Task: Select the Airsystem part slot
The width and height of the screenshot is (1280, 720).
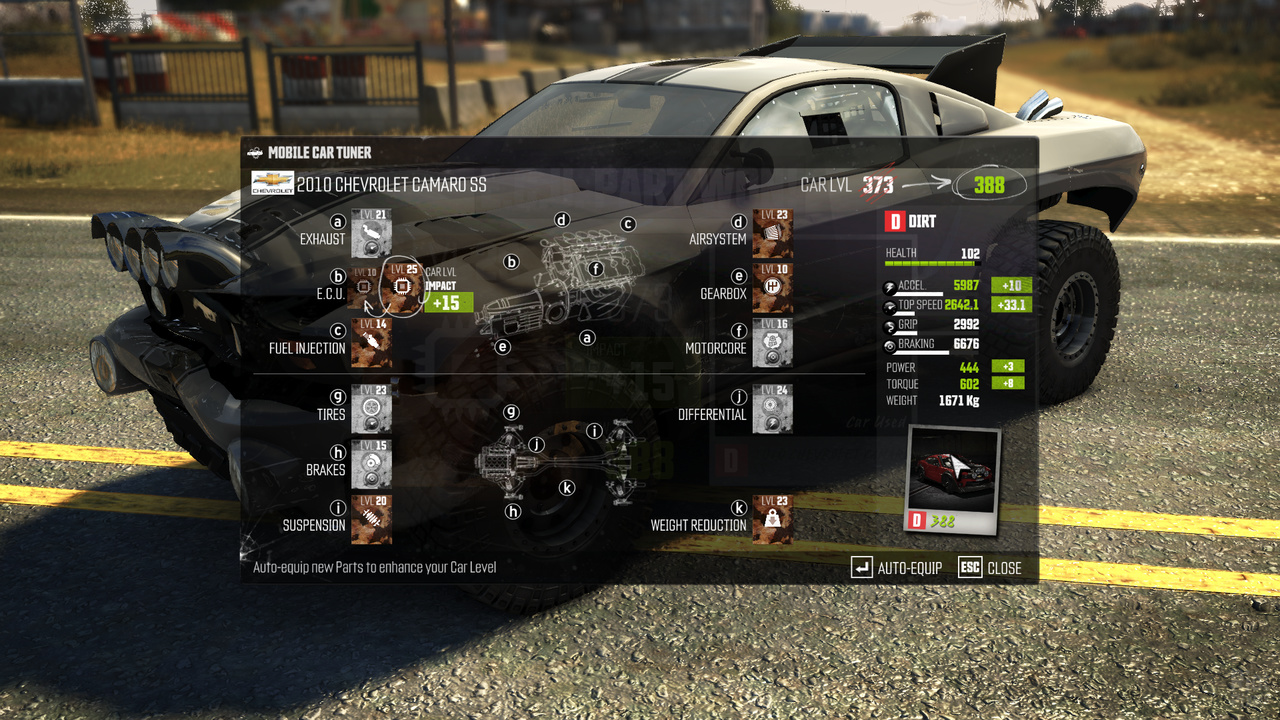Action: pyautogui.click(x=772, y=234)
